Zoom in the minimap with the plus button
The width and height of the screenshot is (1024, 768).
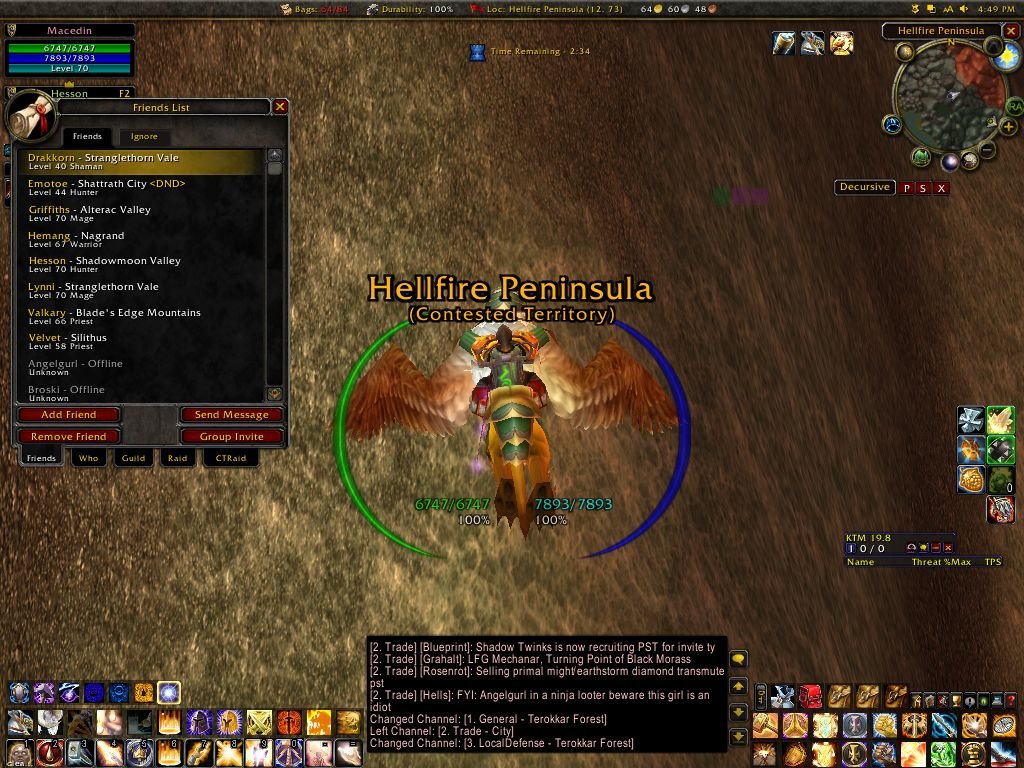(x=1009, y=128)
